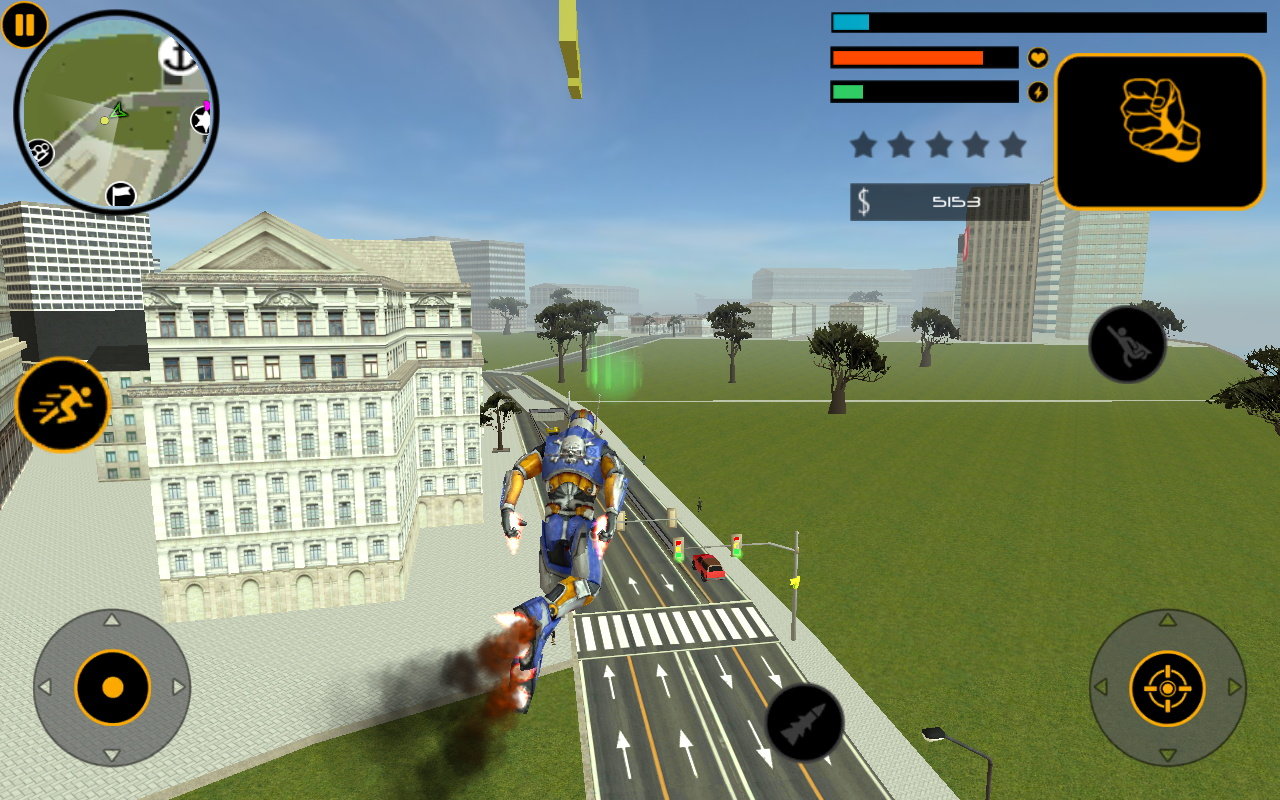Image resolution: width=1280 pixels, height=800 pixels.
Task: Select the fist weapon panel
Action: [x=1160, y=131]
